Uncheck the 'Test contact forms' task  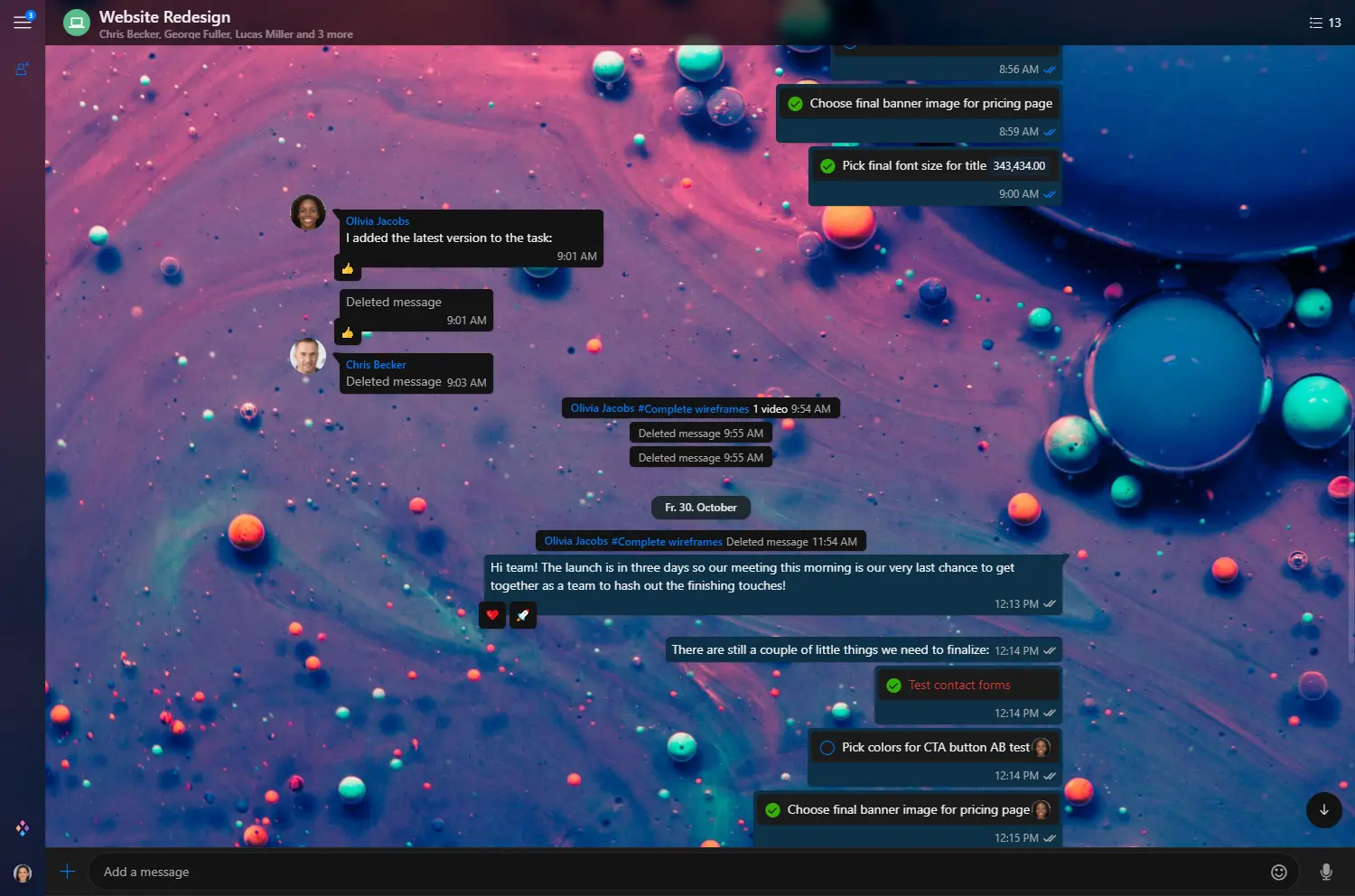click(x=893, y=686)
